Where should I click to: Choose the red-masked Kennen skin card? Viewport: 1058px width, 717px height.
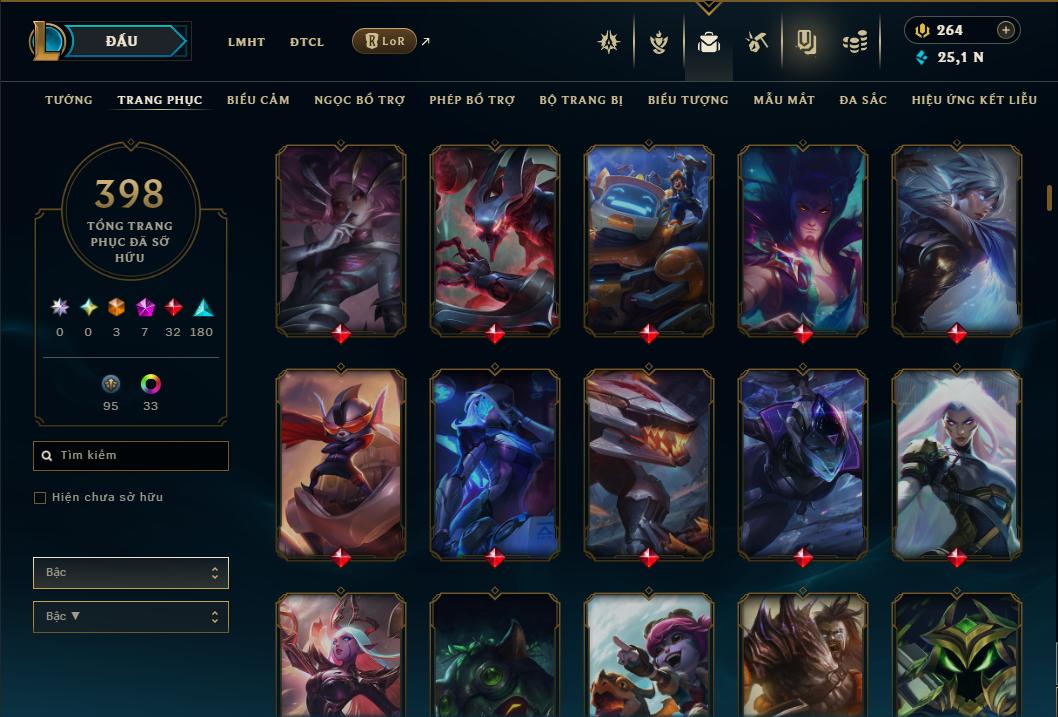(x=341, y=464)
